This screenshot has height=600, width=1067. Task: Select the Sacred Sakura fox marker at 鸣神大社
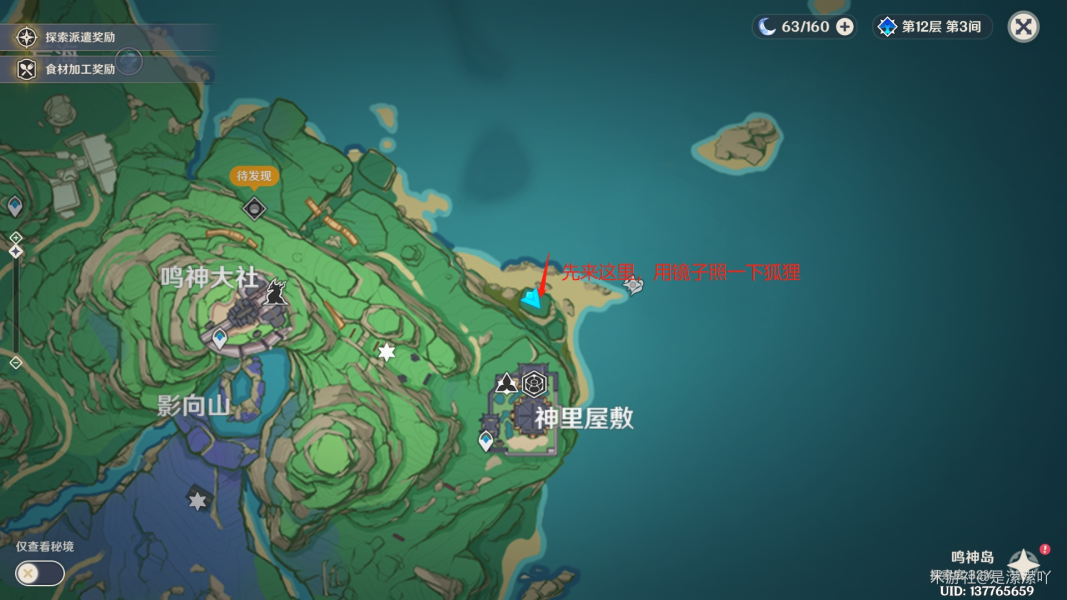[x=276, y=292]
